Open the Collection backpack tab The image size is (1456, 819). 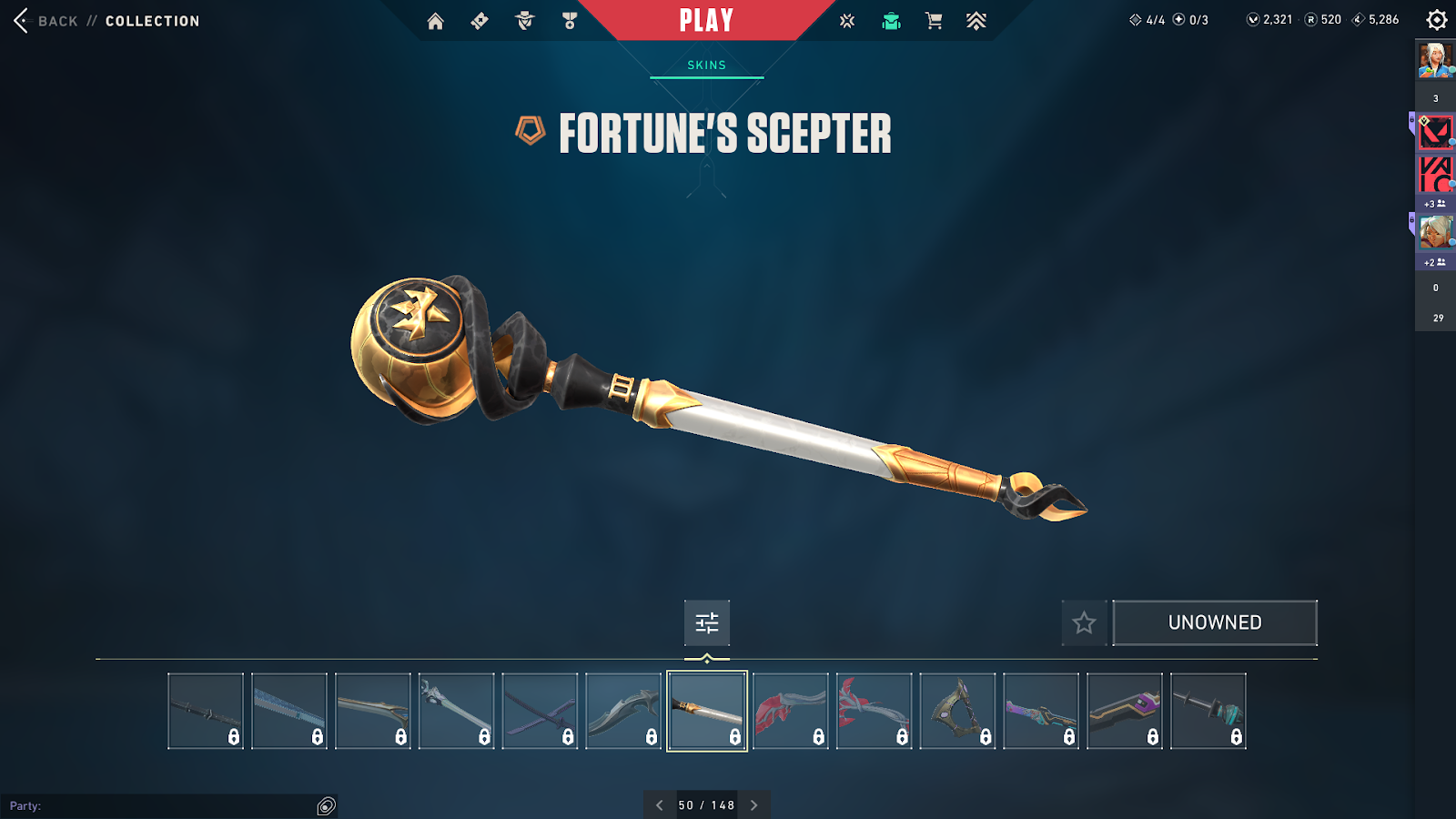[891, 21]
